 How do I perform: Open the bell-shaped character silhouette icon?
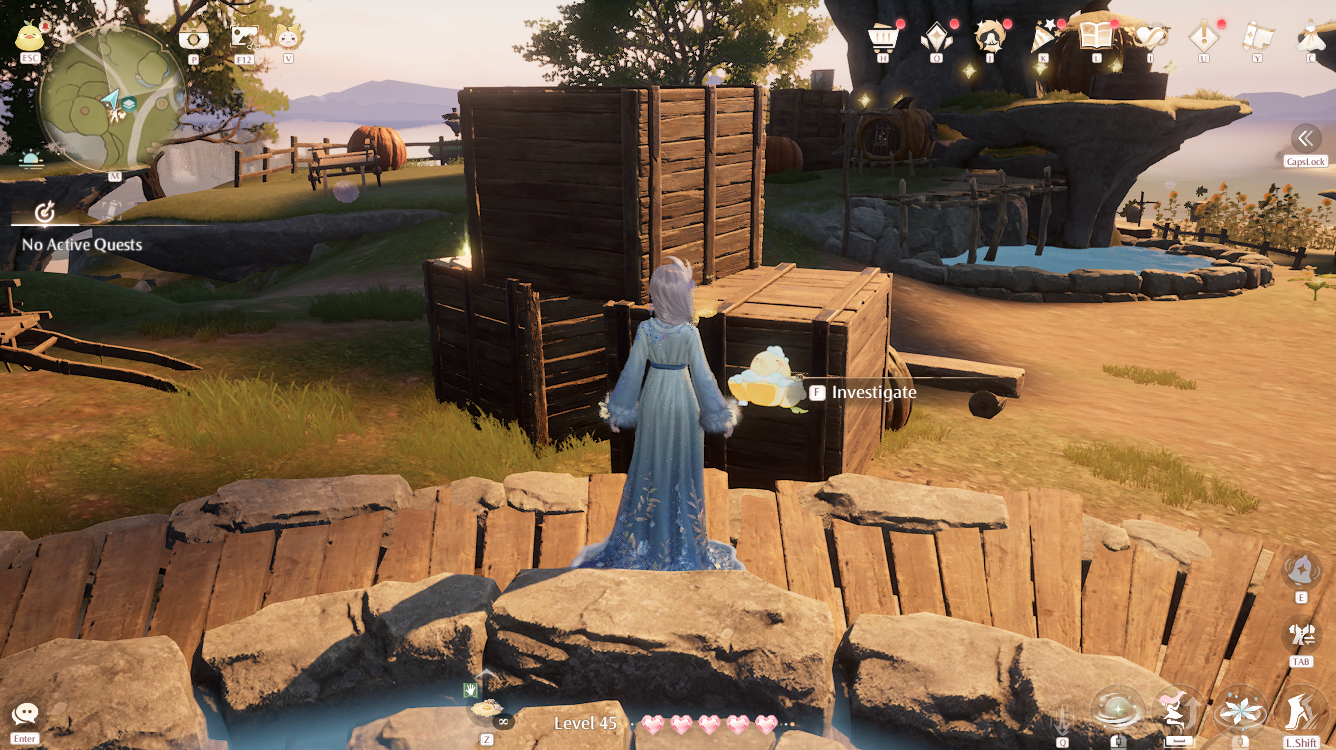(989, 38)
